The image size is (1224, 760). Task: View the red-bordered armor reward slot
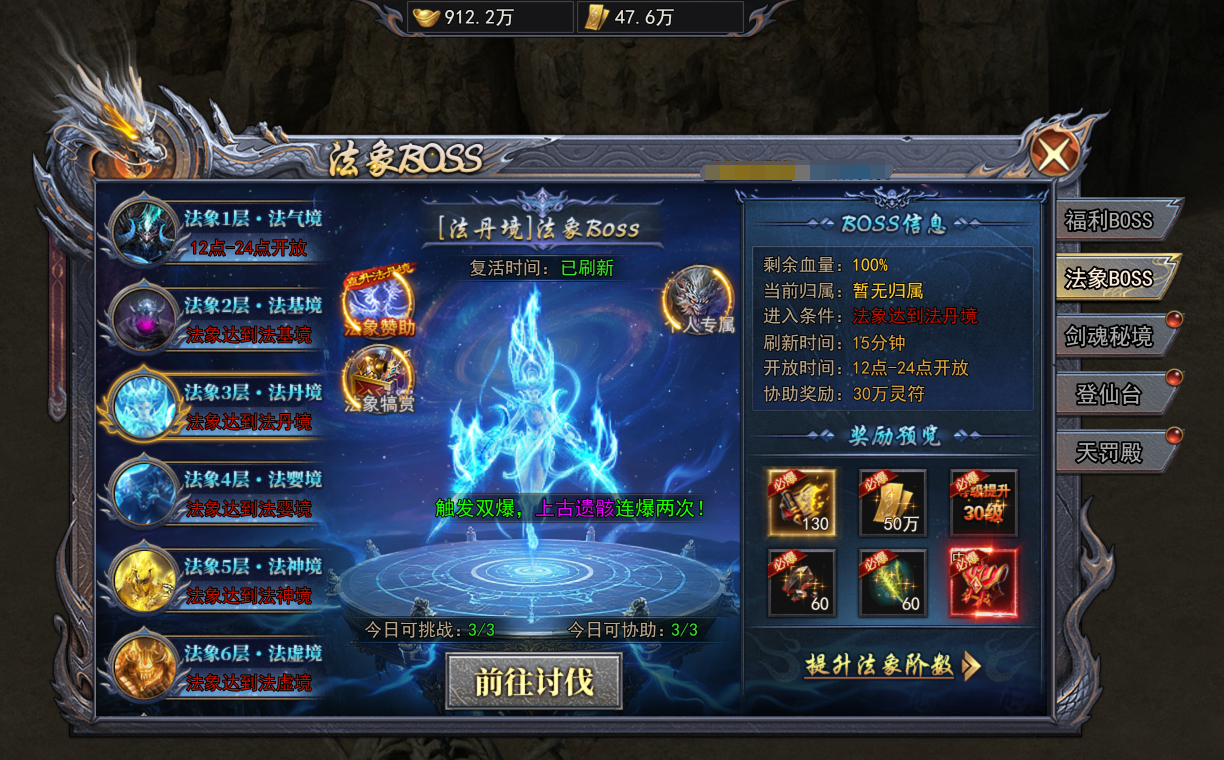pos(983,582)
